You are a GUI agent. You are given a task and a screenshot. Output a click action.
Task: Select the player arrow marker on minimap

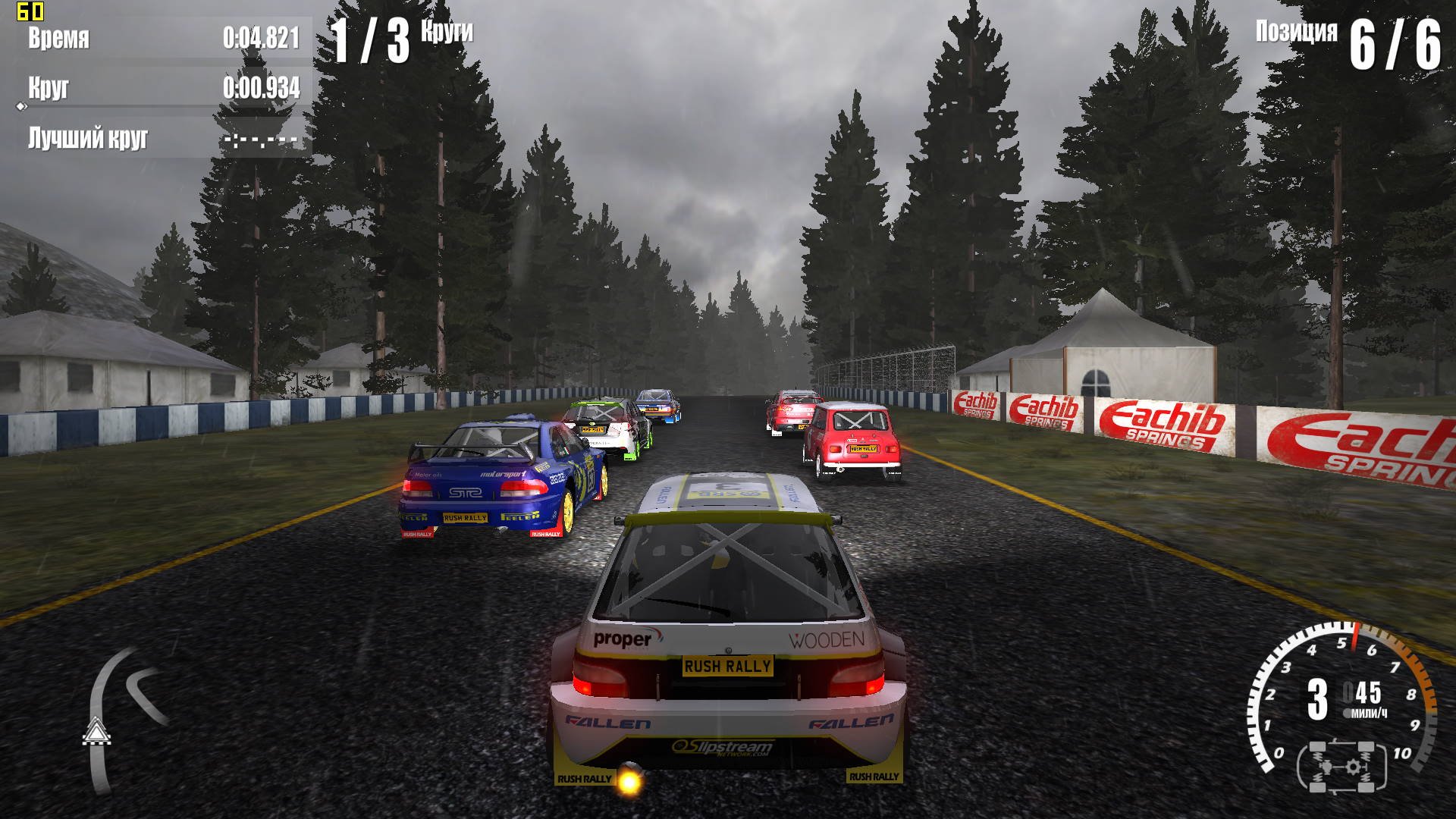pyautogui.click(x=96, y=731)
